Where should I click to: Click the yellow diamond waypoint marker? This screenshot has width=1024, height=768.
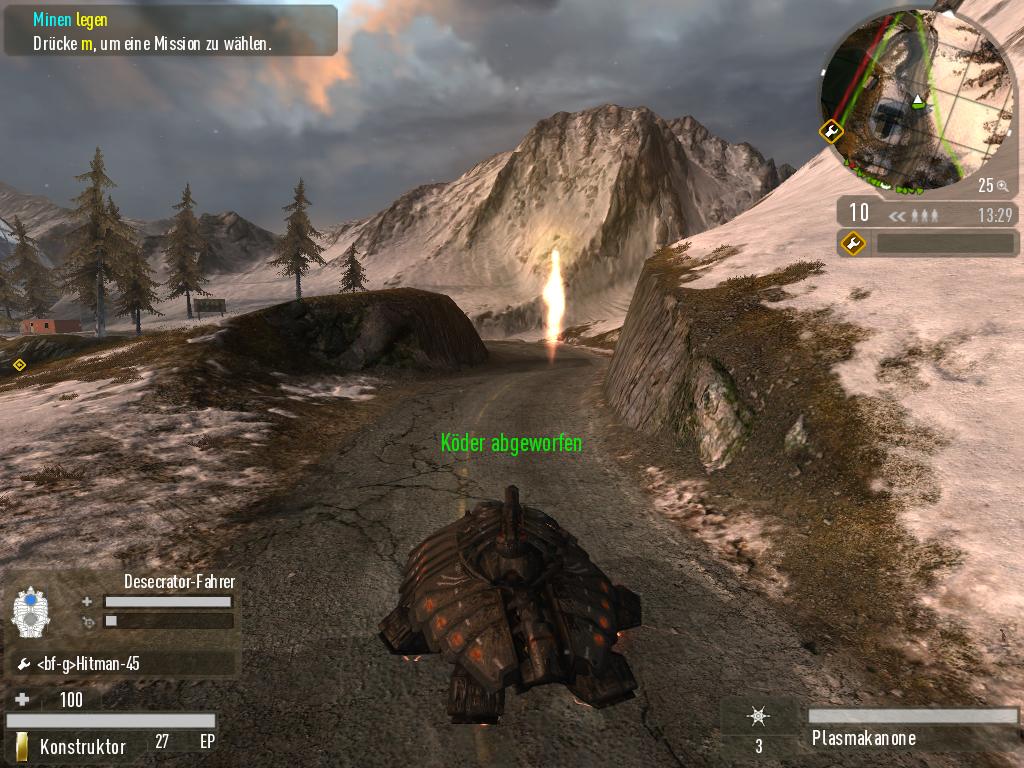point(19,365)
